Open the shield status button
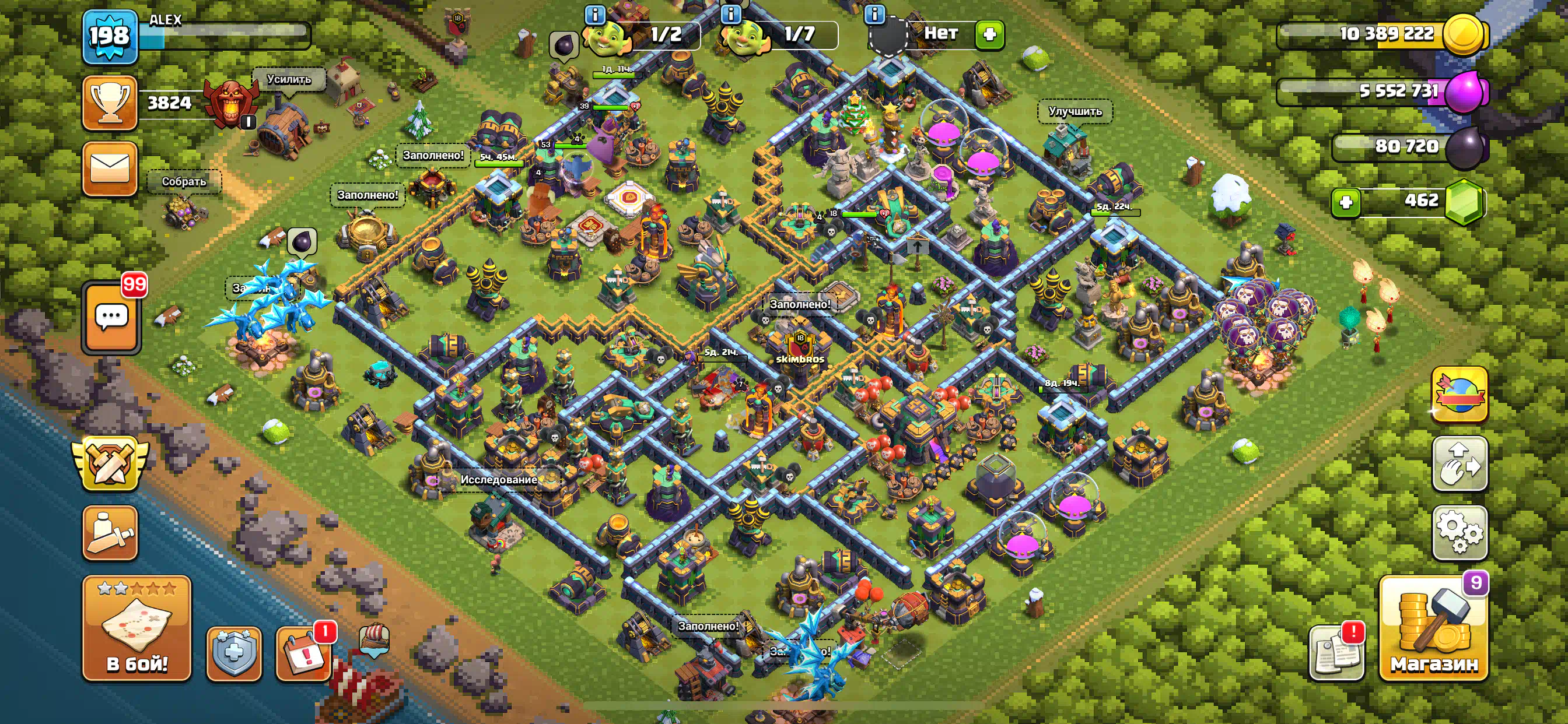 click(x=235, y=653)
